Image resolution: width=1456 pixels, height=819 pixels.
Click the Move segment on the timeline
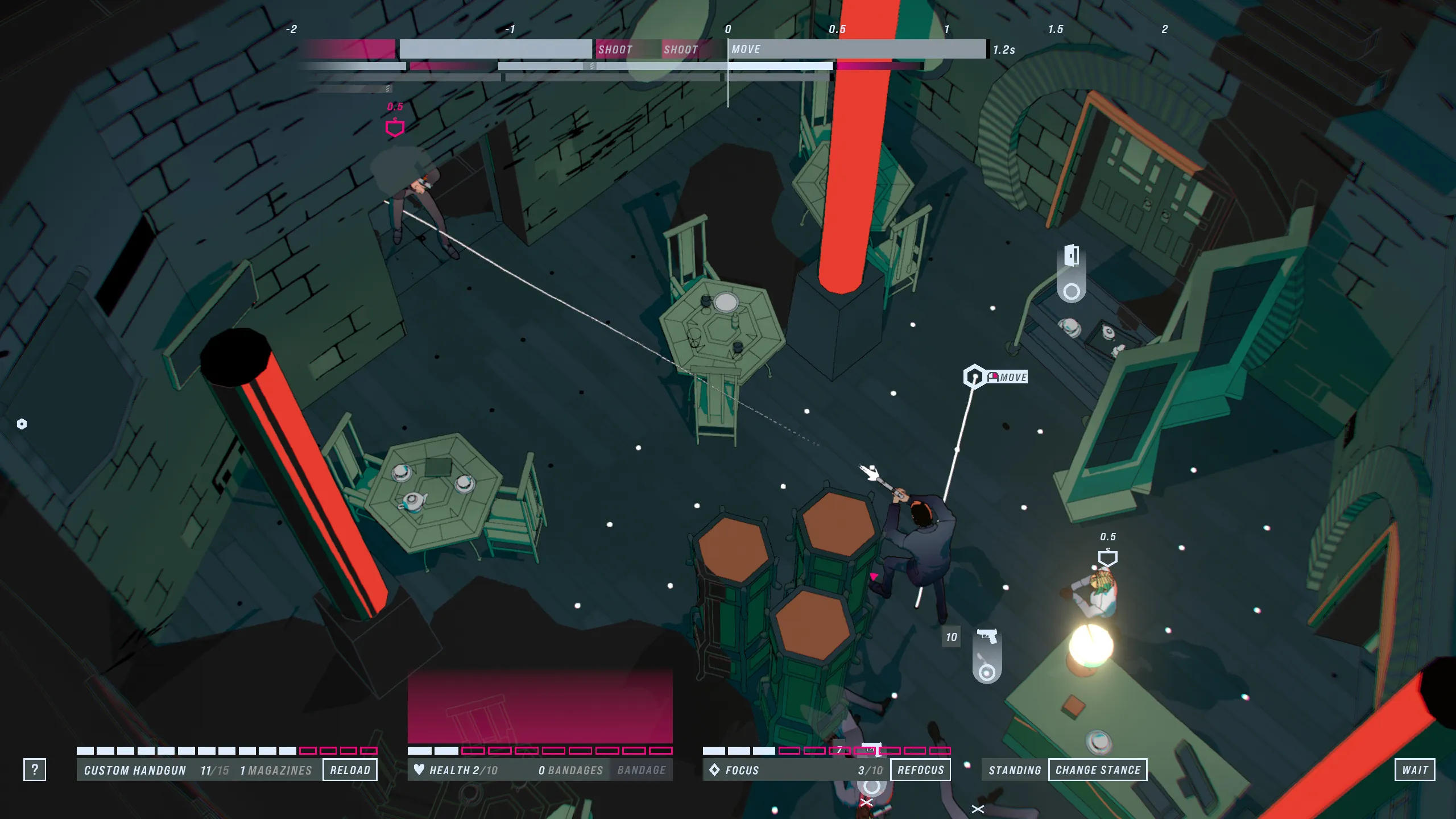tap(857, 49)
